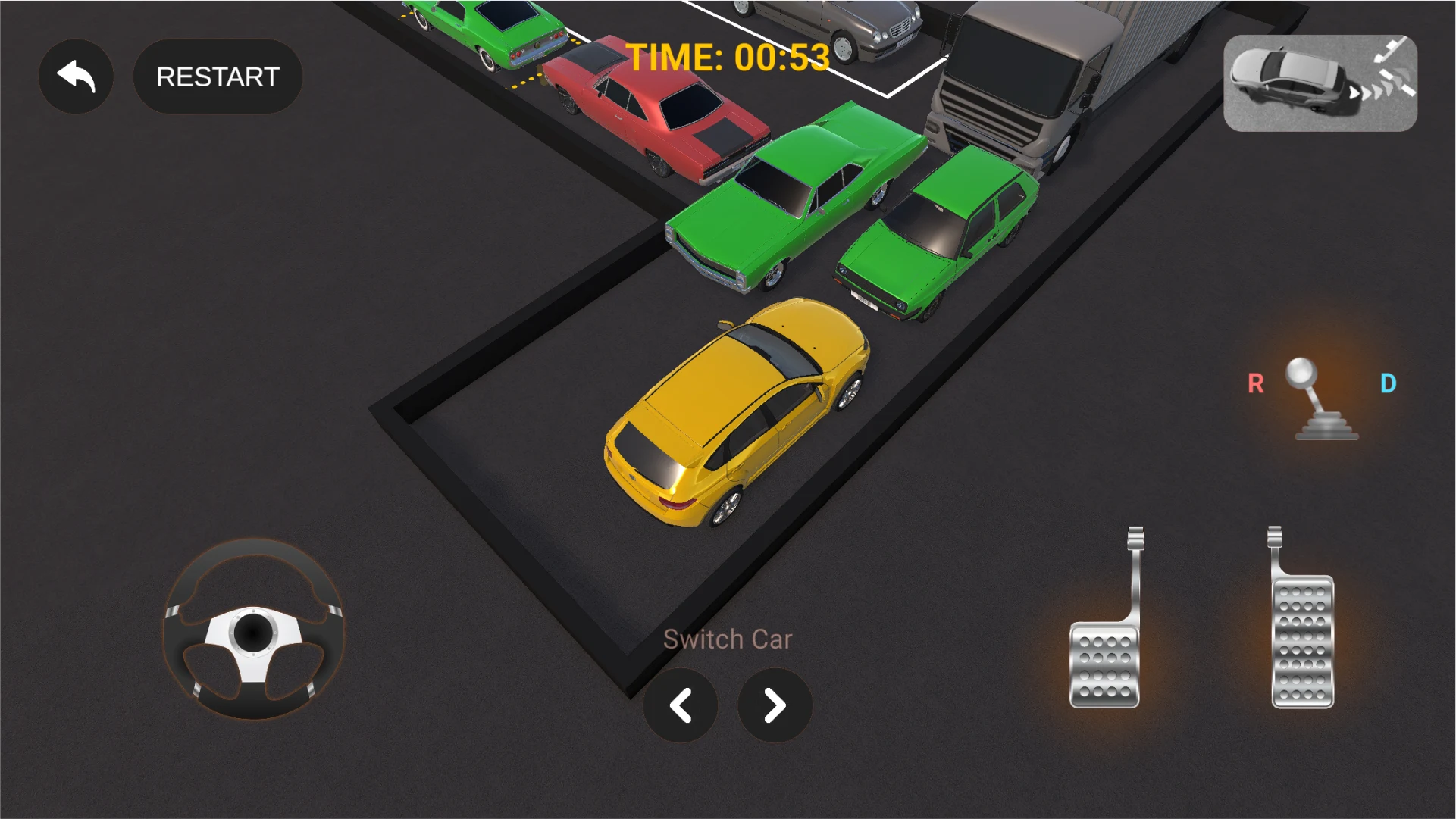The image size is (1456, 819).
Task: Shift the gear lever to R
Action: pyautogui.click(x=1256, y=383)
